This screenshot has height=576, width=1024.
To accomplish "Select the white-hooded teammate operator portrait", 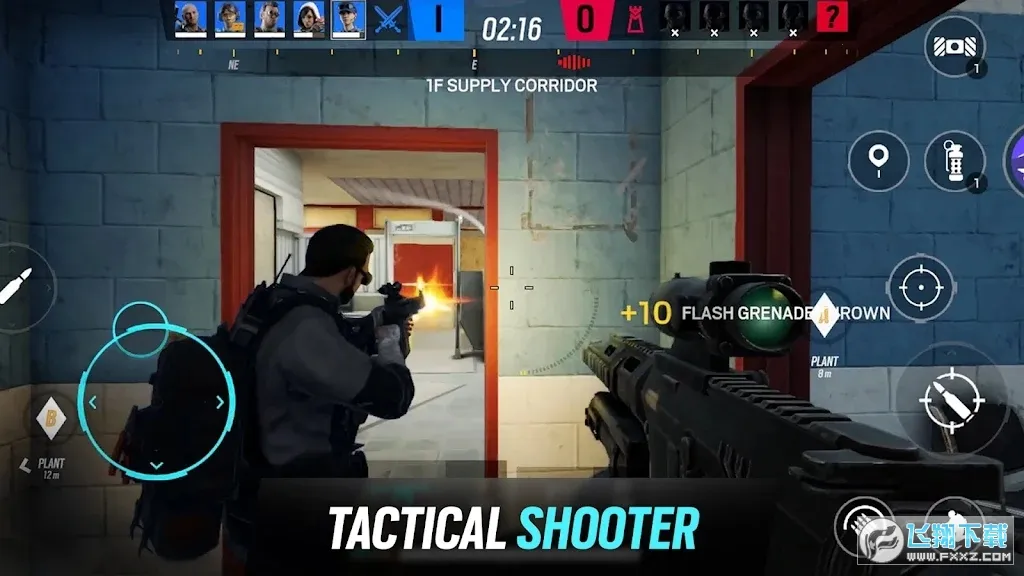I will [308, 18].
